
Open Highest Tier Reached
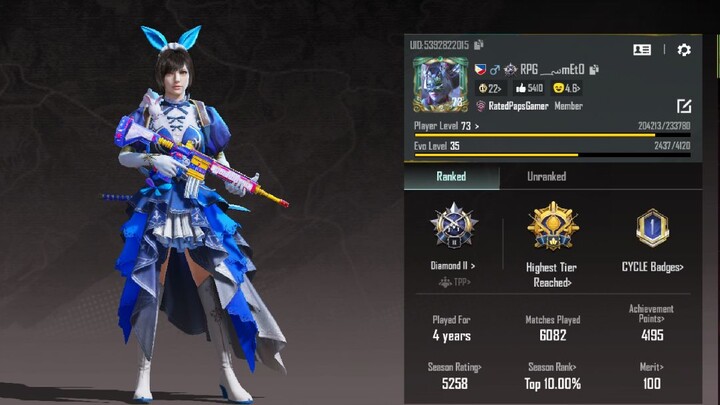pyautogui.click(x=553, y=274)
